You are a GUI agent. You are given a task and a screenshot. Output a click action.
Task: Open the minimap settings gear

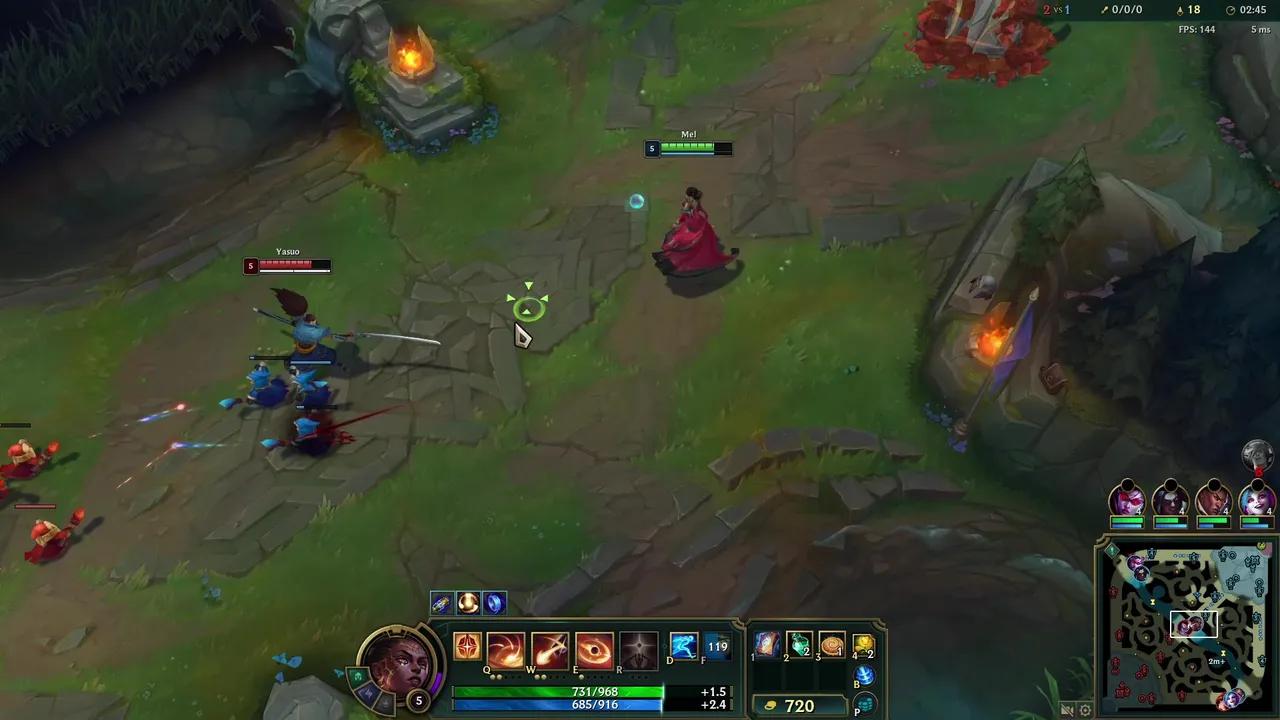point(1085,710)
